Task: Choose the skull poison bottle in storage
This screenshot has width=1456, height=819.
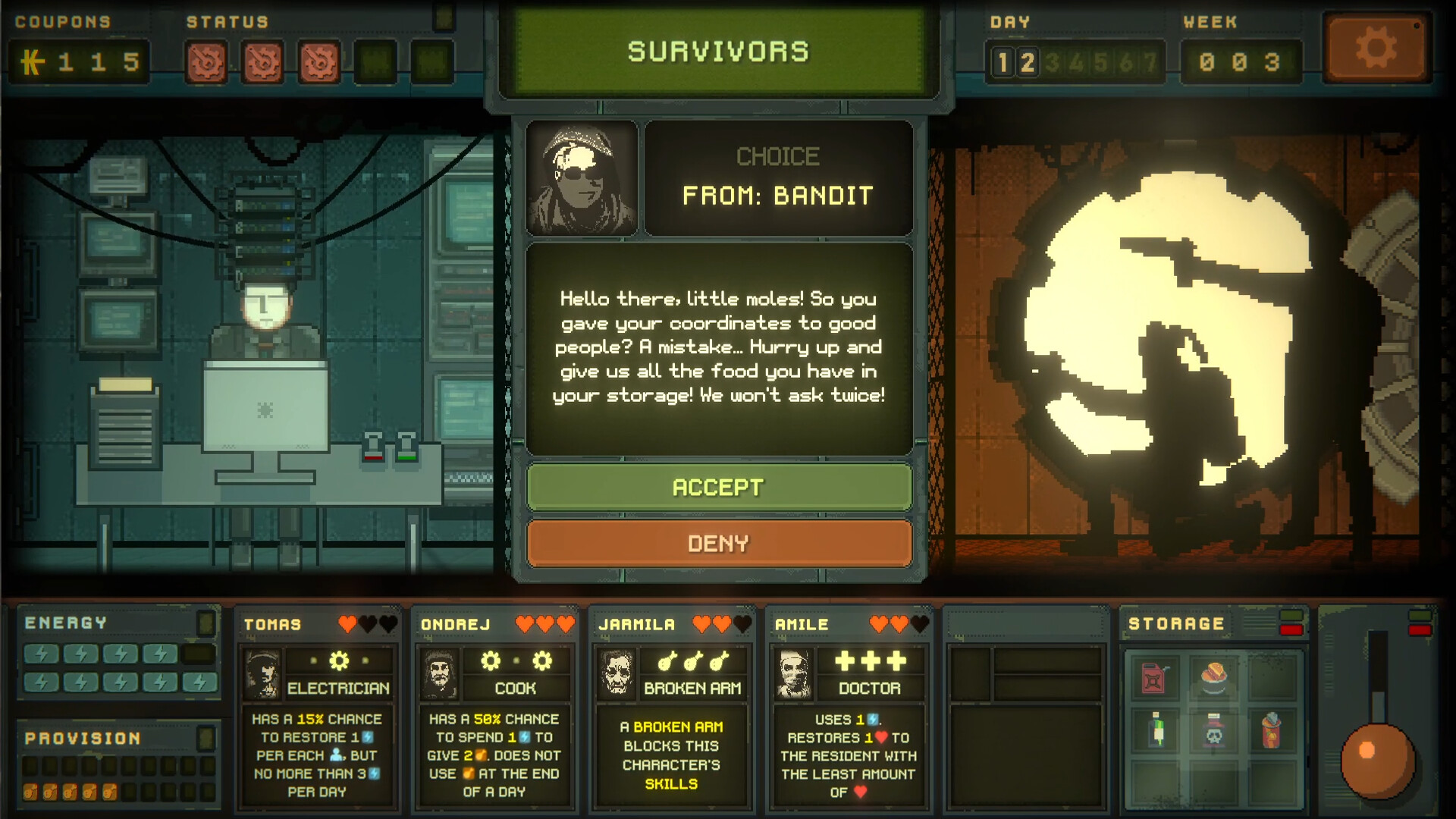Action: tap(1214, 731)
